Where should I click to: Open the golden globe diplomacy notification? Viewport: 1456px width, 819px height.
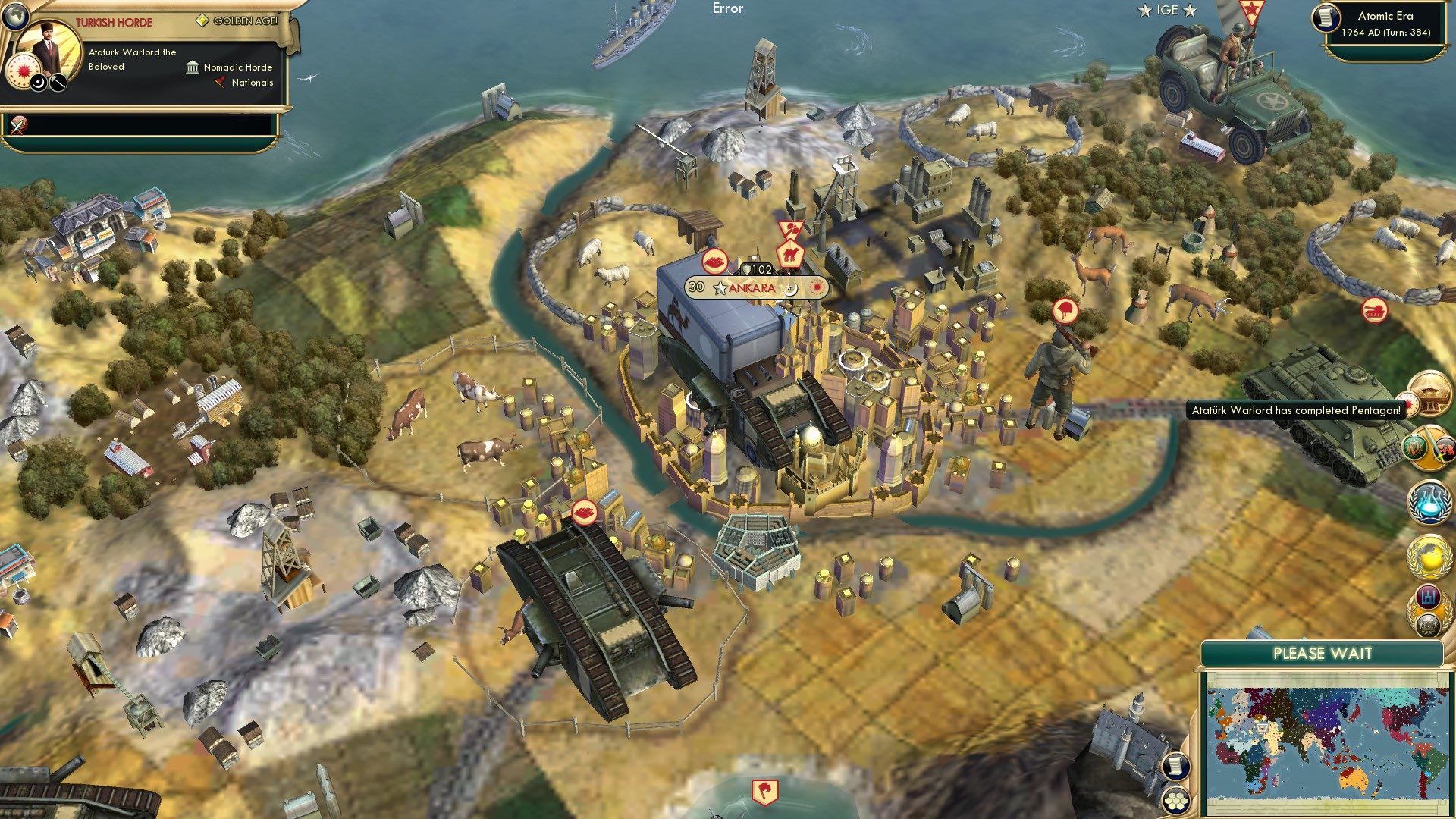point(1428,554)
